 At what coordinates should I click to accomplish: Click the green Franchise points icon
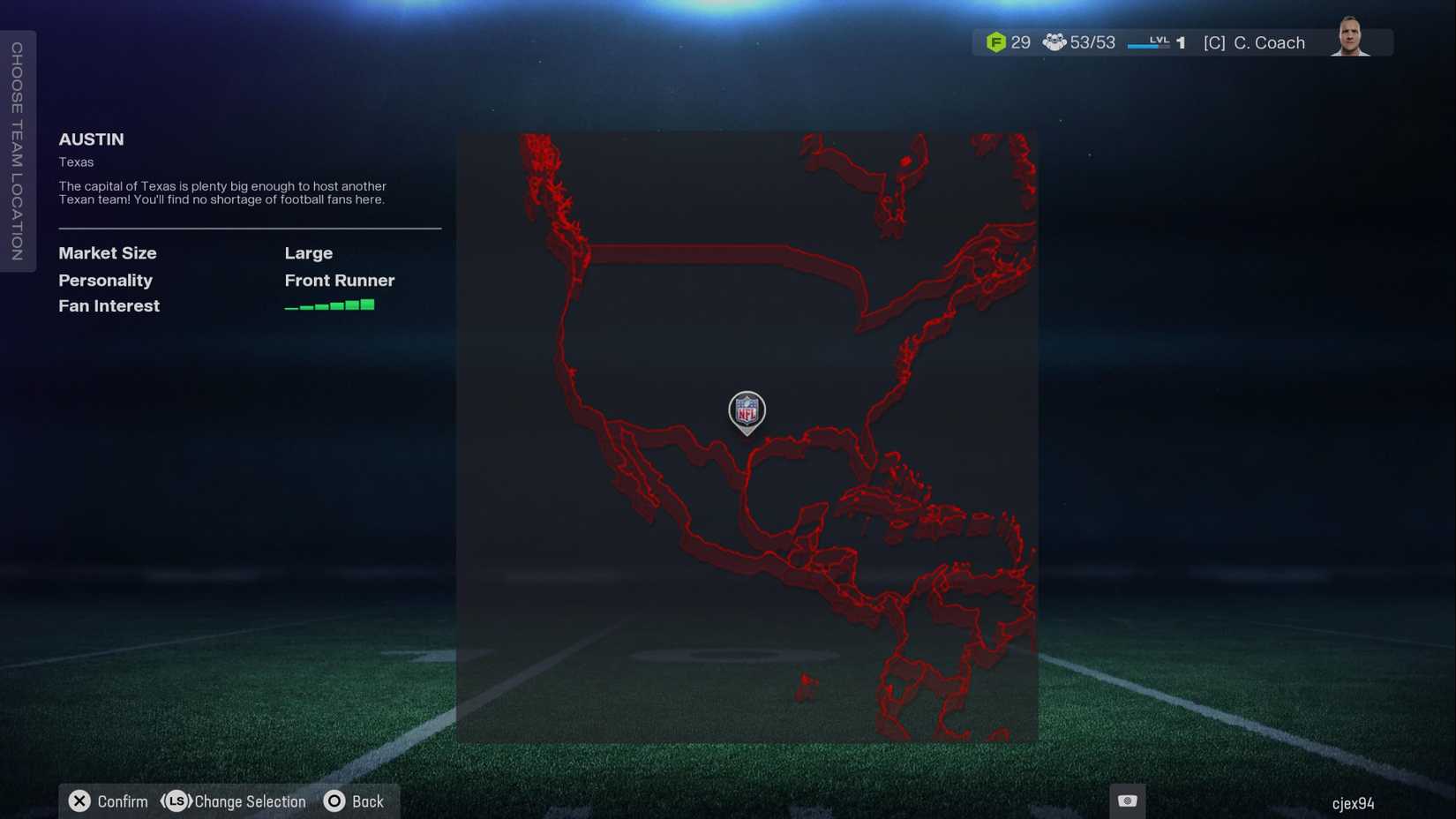997,41
